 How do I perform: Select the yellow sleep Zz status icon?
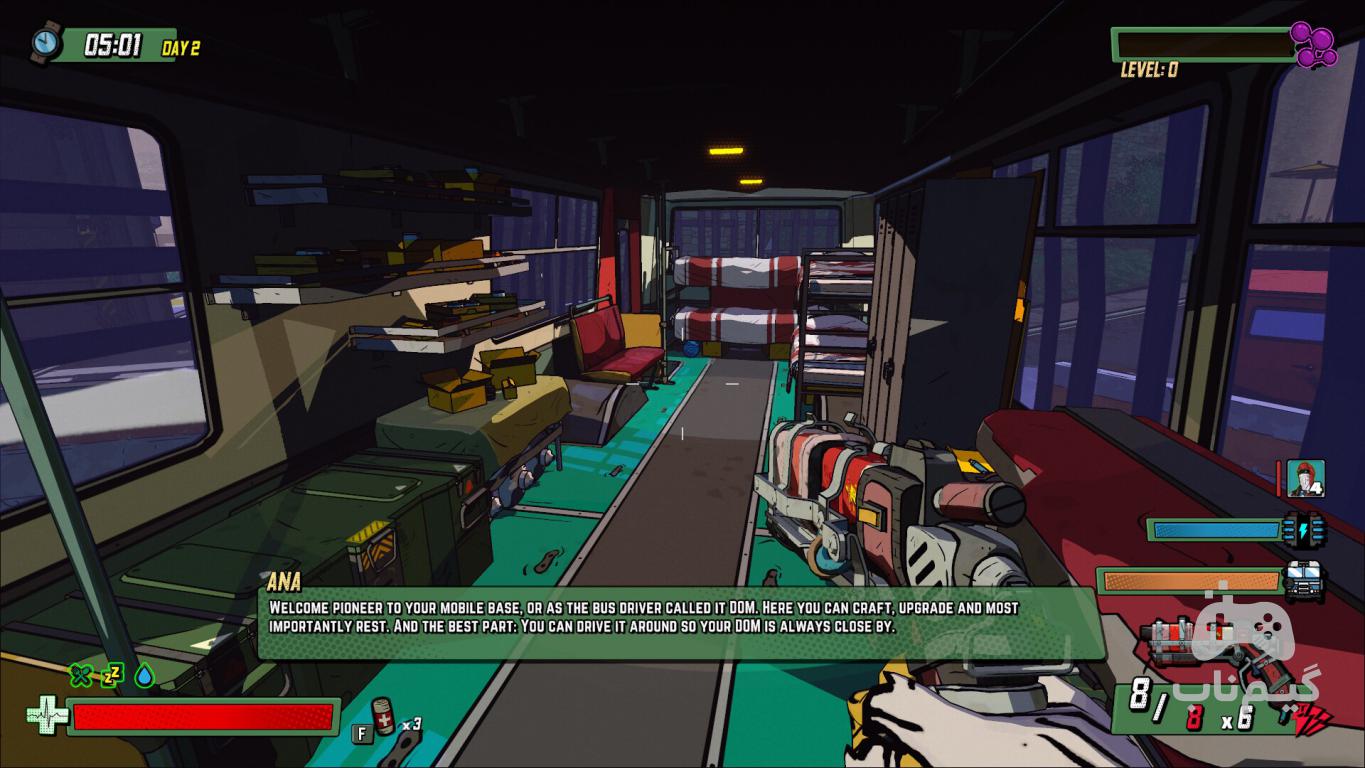click(x=111, y=676)
